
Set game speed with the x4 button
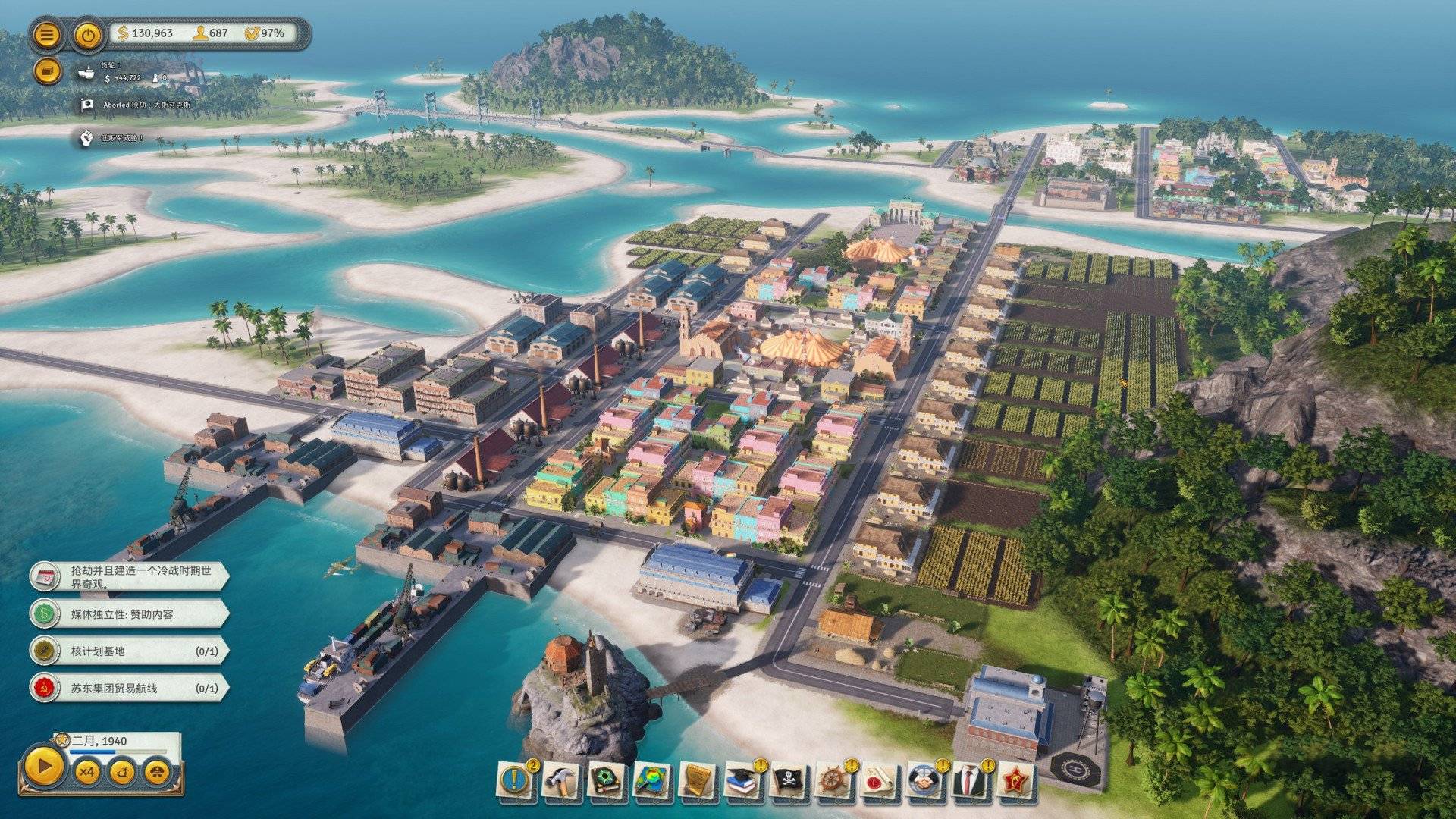click(87, 772)
